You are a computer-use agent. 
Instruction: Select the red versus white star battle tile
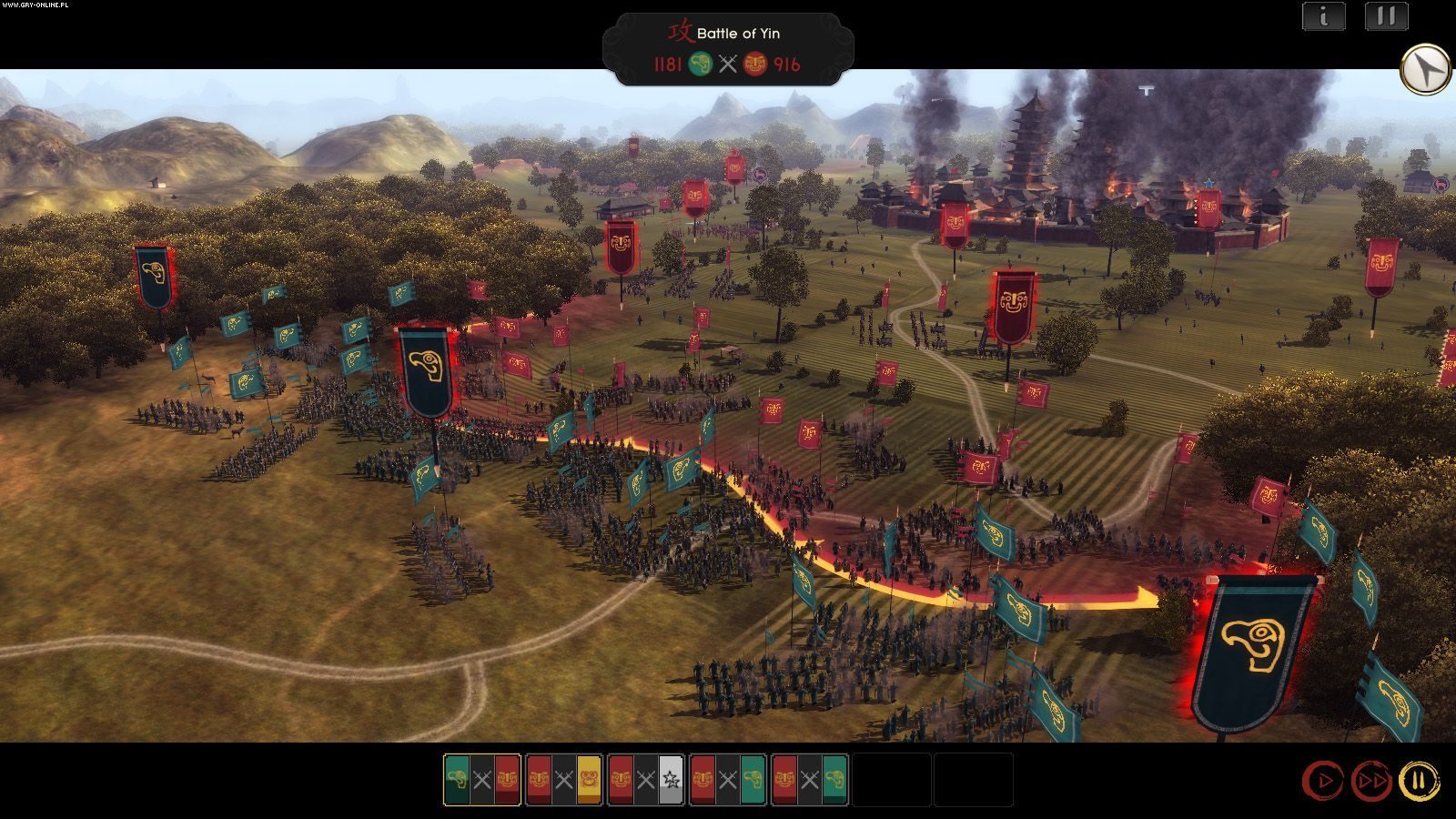tap(645, 780)
